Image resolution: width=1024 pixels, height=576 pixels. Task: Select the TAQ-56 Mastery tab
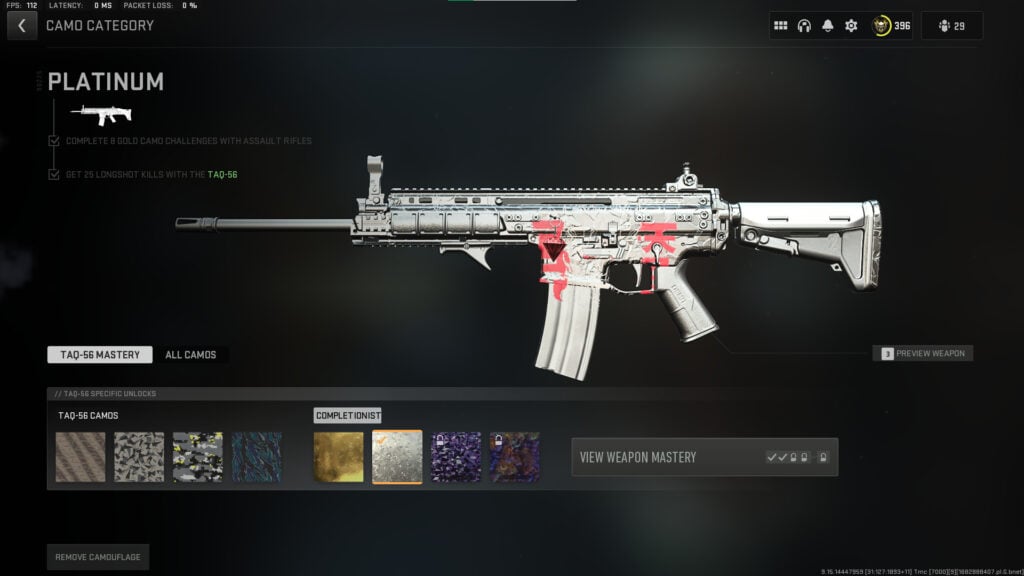[x=100, y=355]
